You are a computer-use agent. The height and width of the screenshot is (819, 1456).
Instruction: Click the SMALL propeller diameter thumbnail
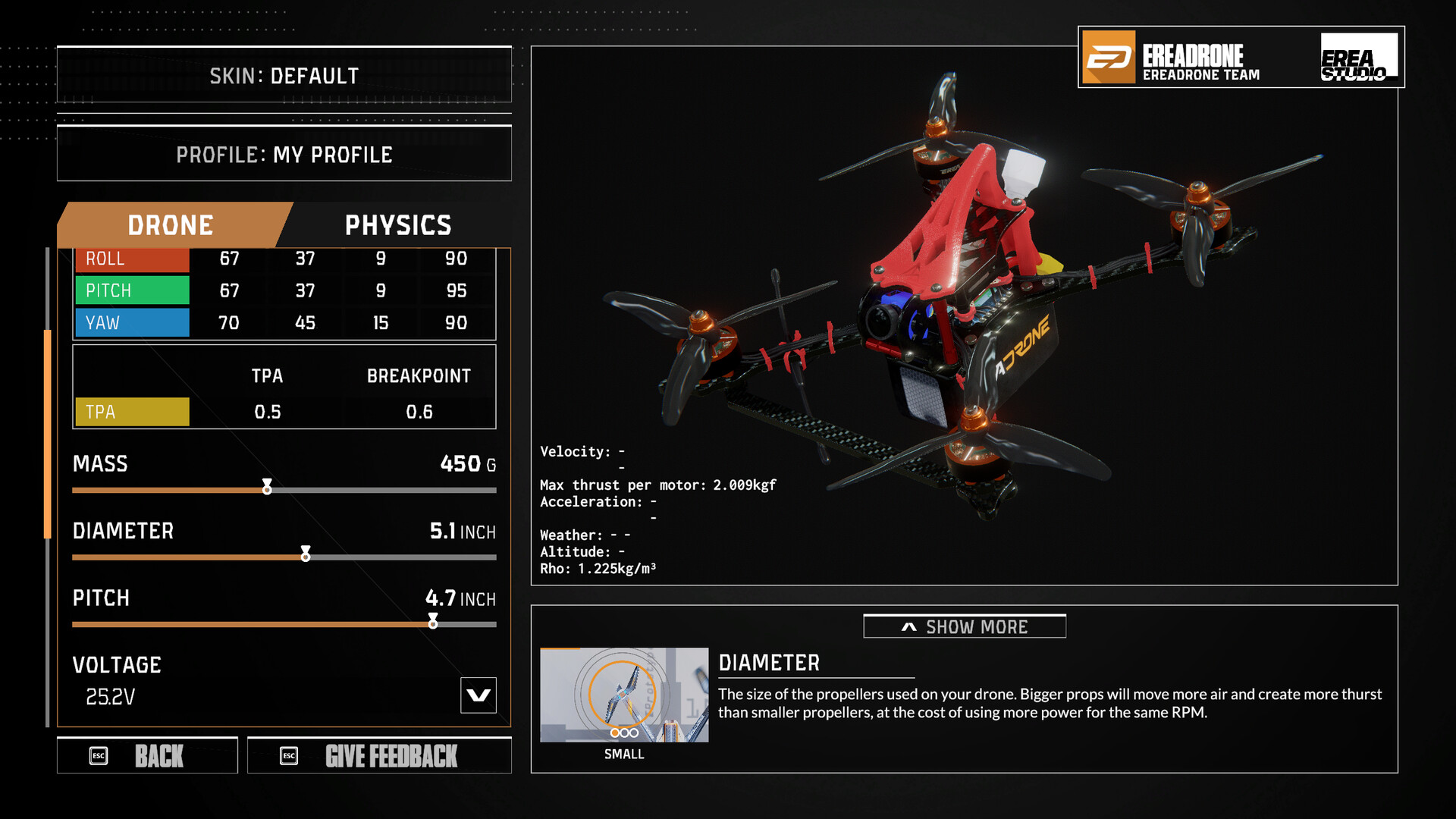coord(624,694)
